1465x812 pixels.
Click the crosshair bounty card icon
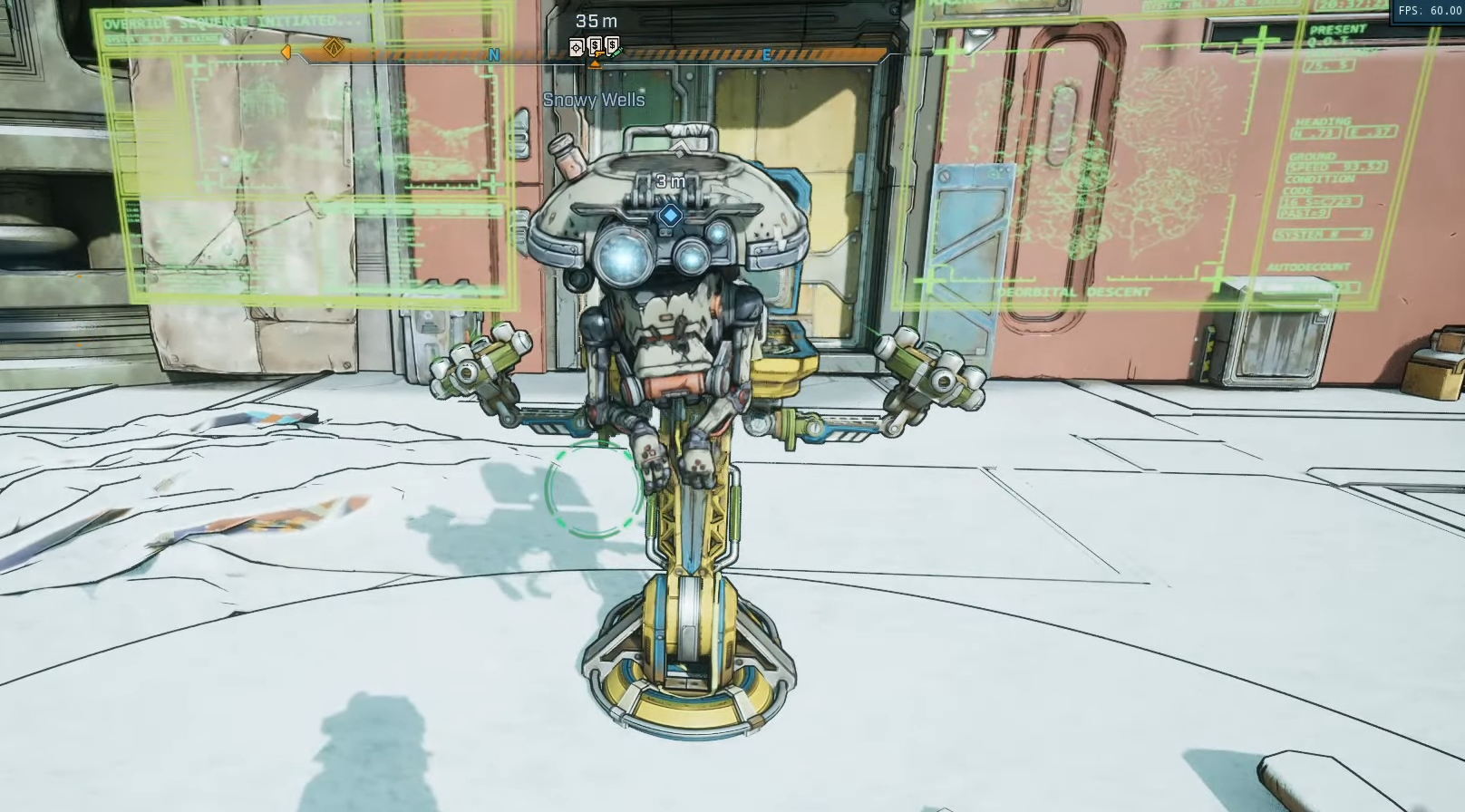tap(577, 47)
